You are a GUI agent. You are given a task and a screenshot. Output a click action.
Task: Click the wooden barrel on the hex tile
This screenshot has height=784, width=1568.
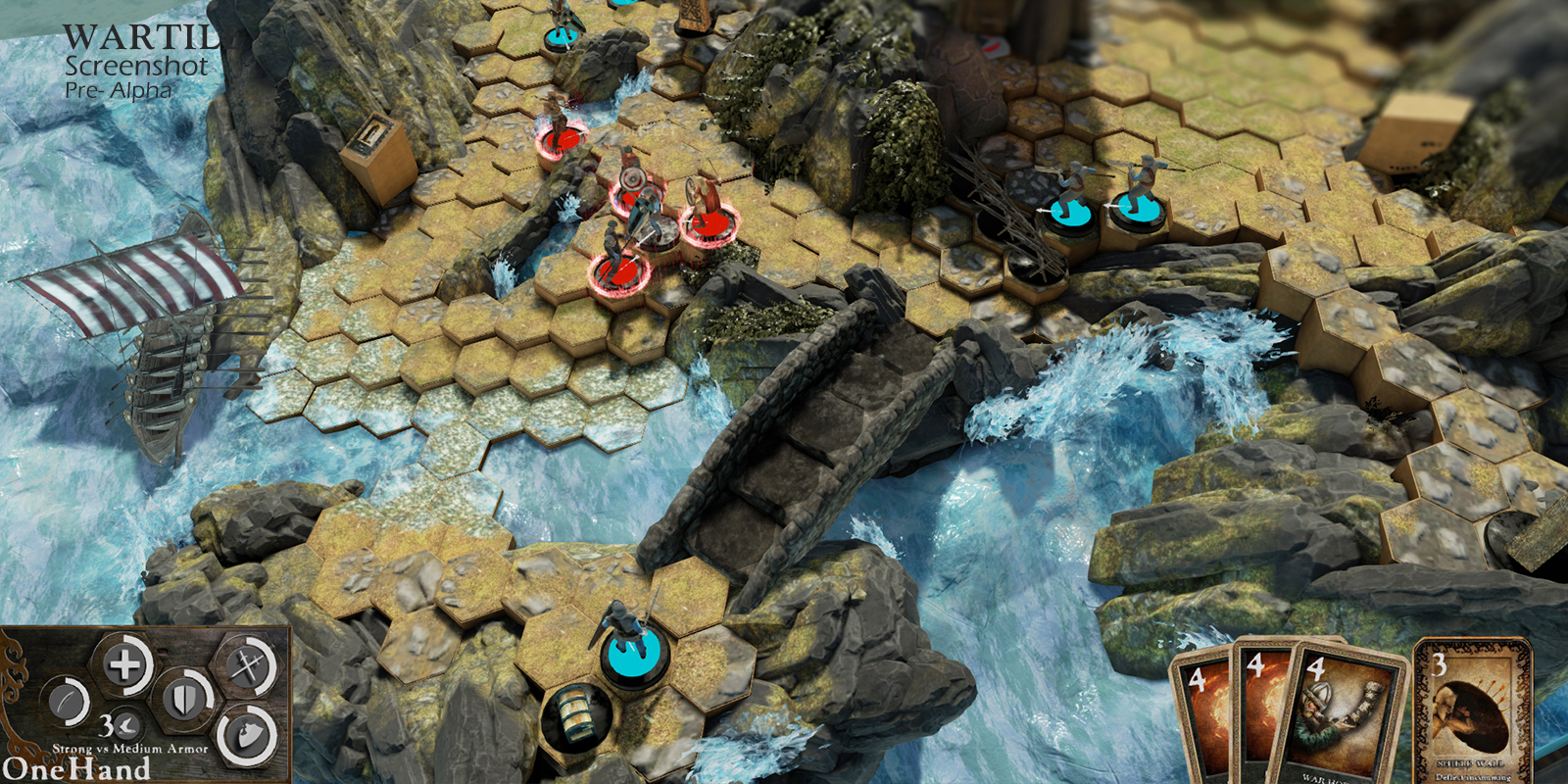tap(573, 715)
